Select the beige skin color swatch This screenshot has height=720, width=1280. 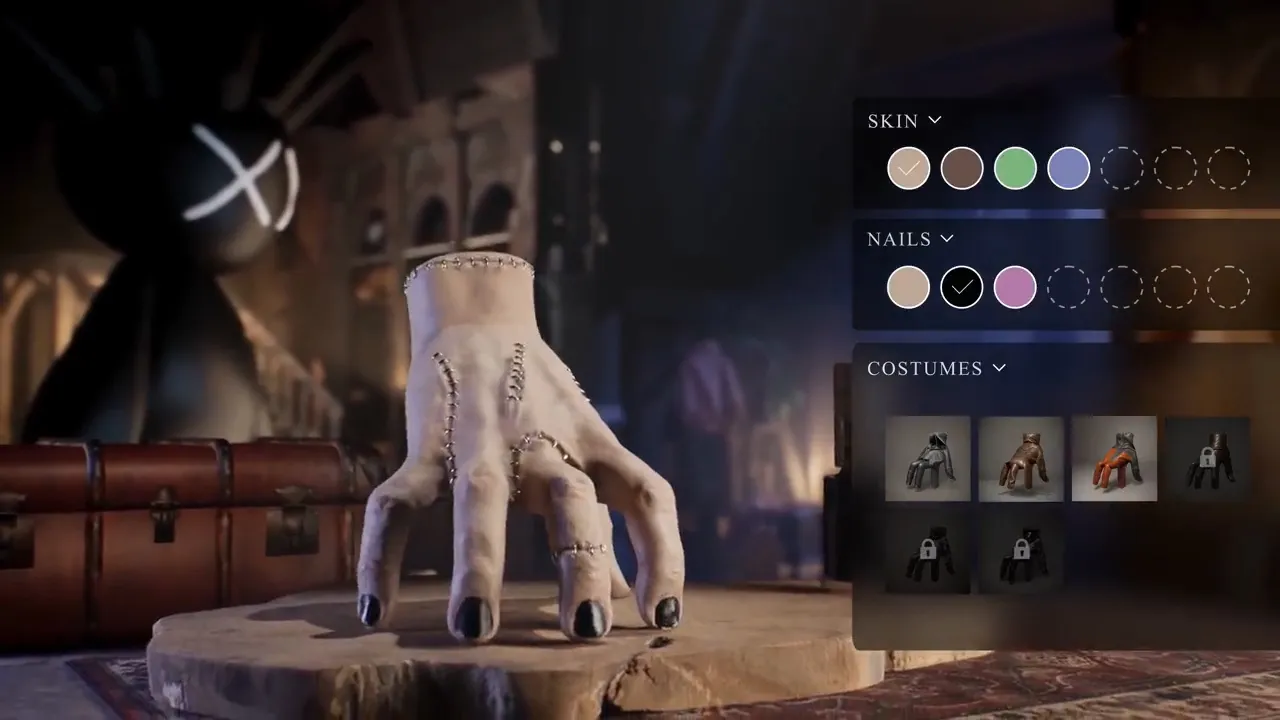(908, 168)
